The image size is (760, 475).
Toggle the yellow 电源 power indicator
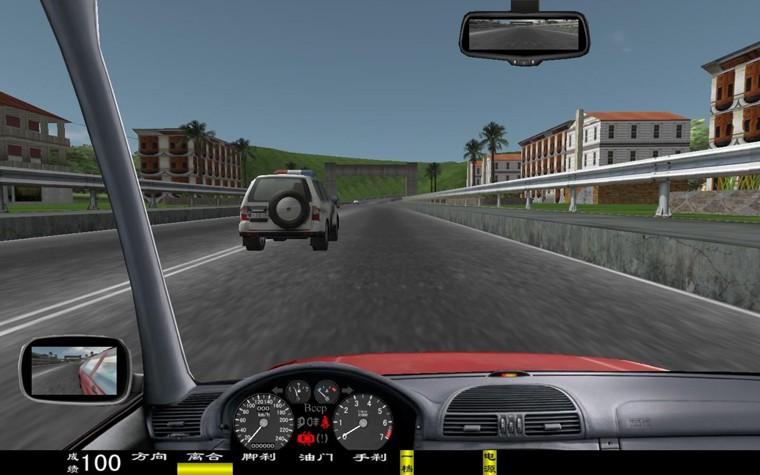(x=489, y=461)
